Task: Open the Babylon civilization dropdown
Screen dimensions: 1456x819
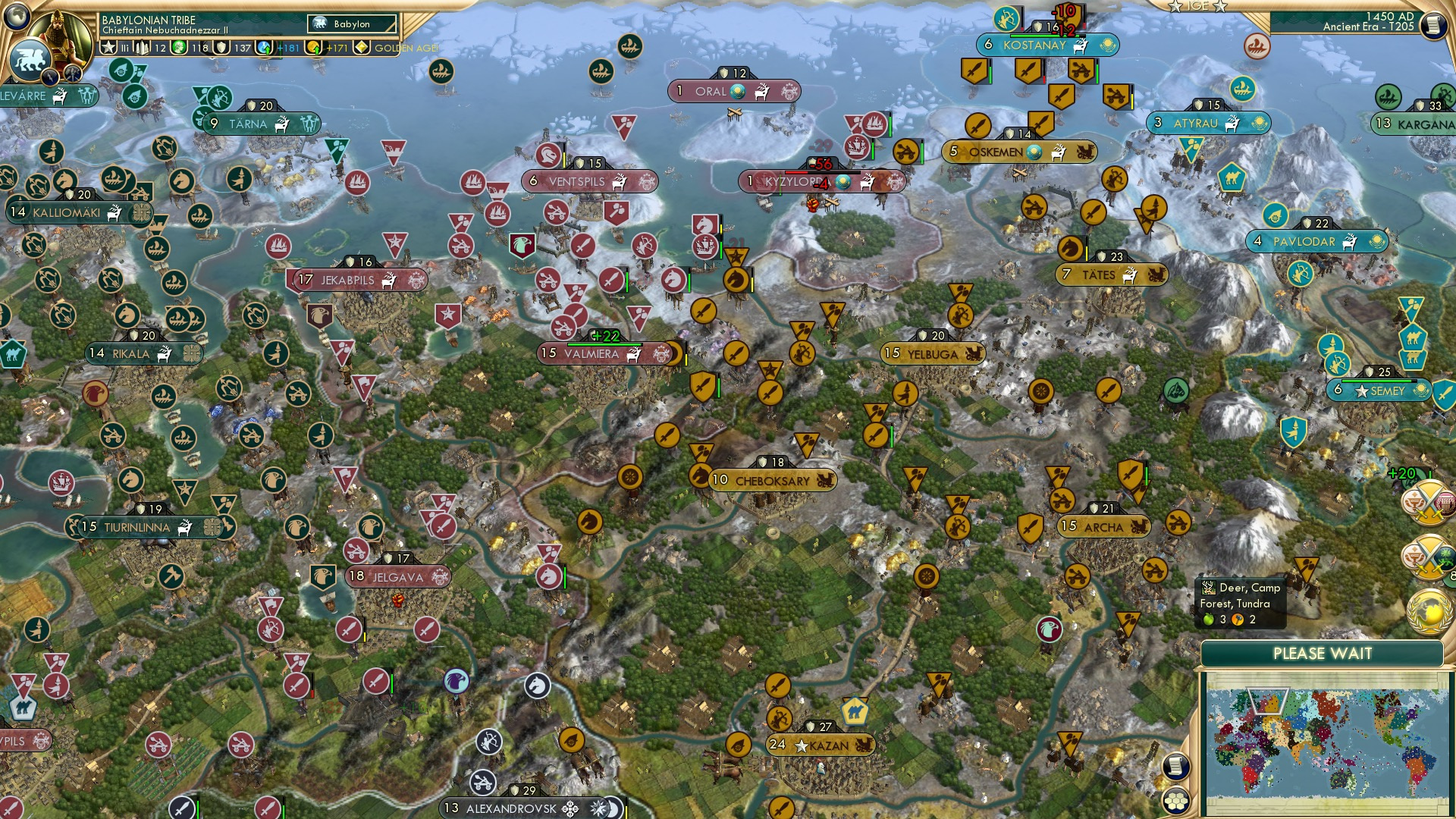Action: pyautogui.click(x=350, y=24)
